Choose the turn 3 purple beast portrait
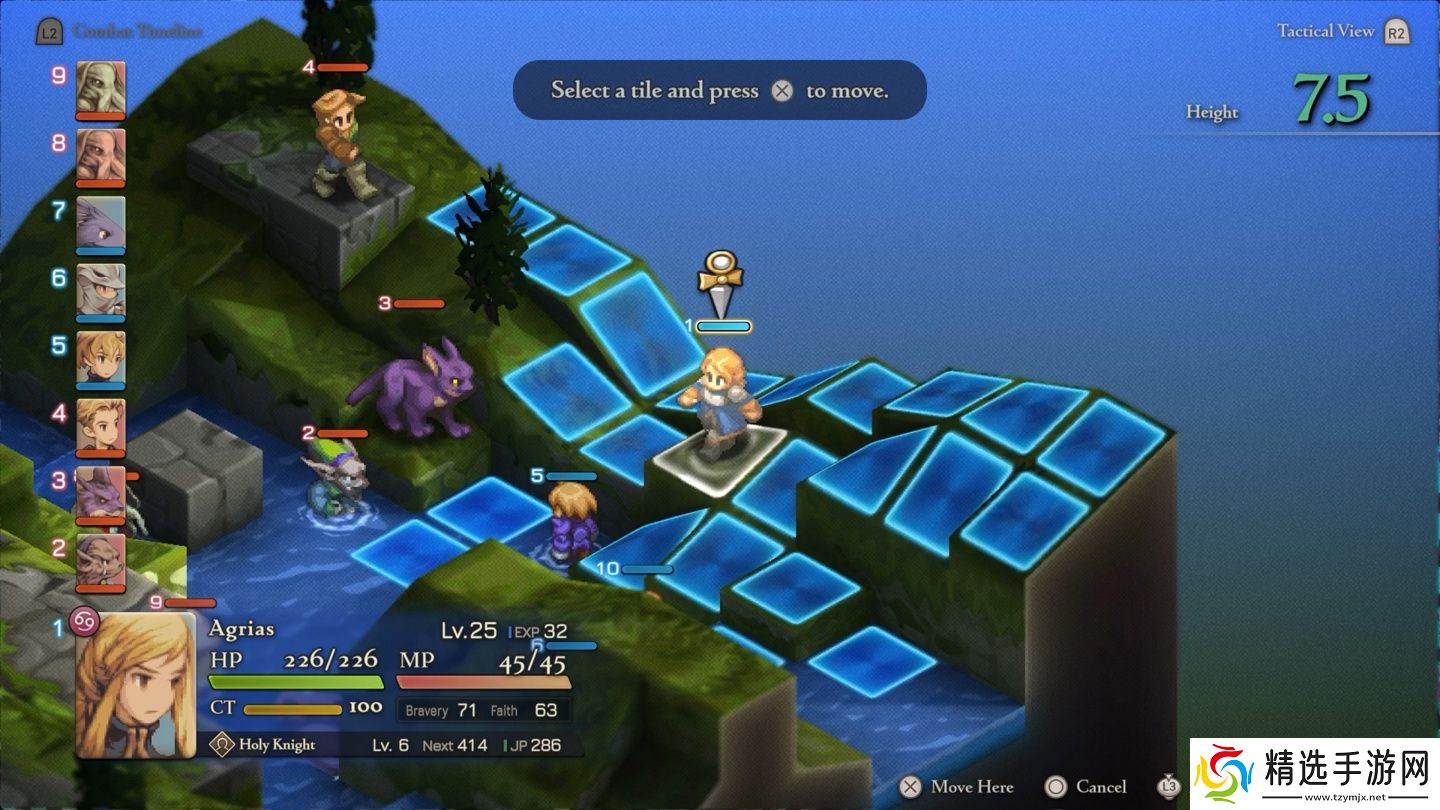This screenshot has width=1440, height=810. pos(101,493)
